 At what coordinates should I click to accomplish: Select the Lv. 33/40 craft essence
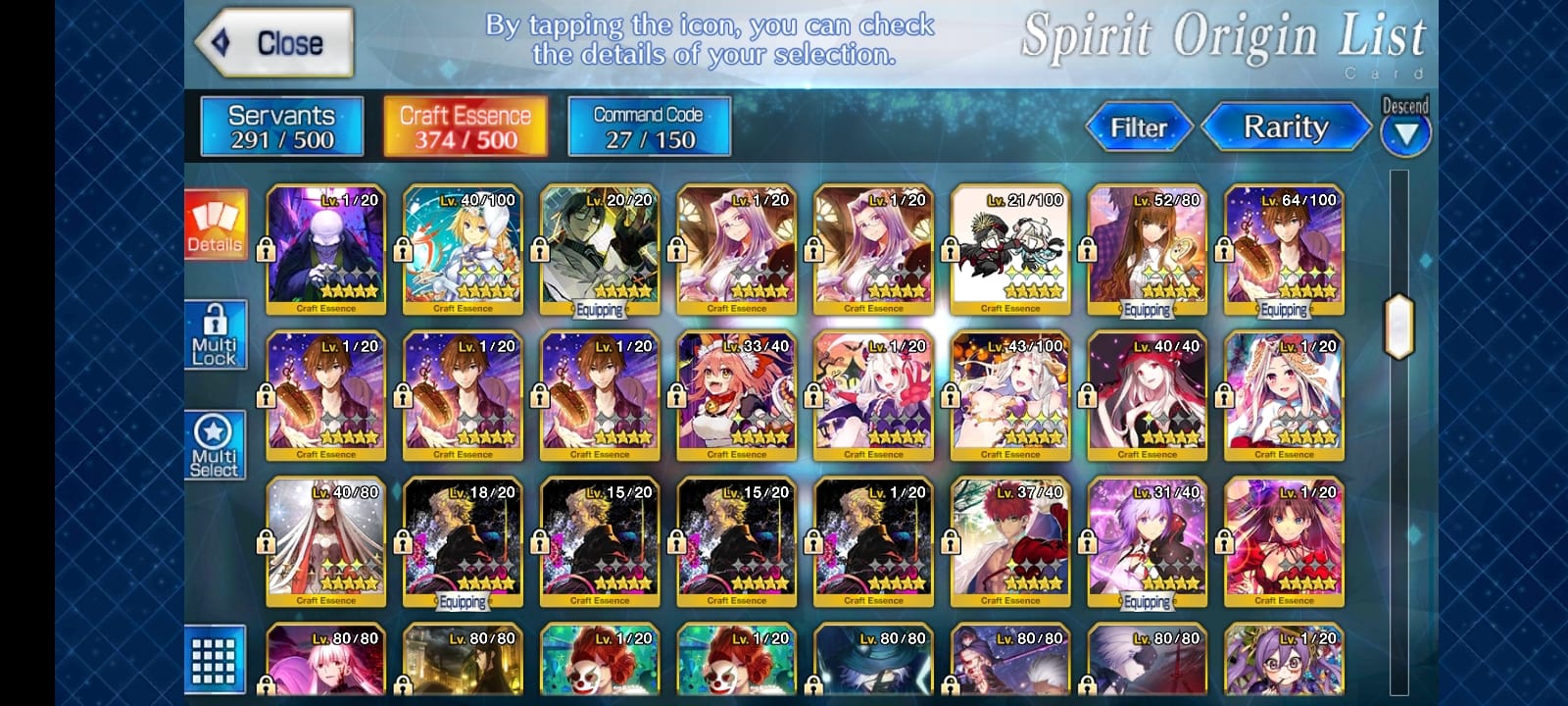coord(737,396)
